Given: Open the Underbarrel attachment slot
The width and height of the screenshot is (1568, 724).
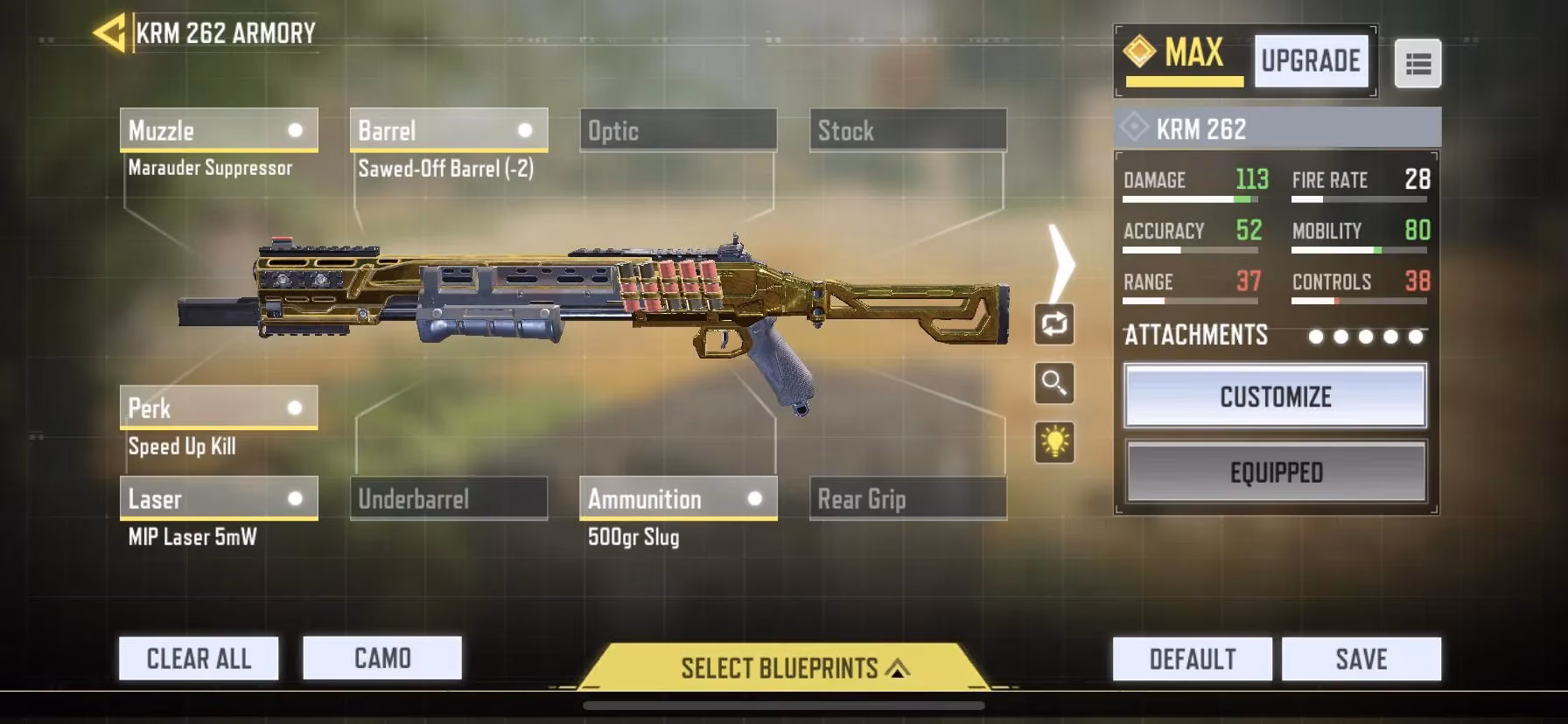Looking at the screenshot, I should click(449, 498).
